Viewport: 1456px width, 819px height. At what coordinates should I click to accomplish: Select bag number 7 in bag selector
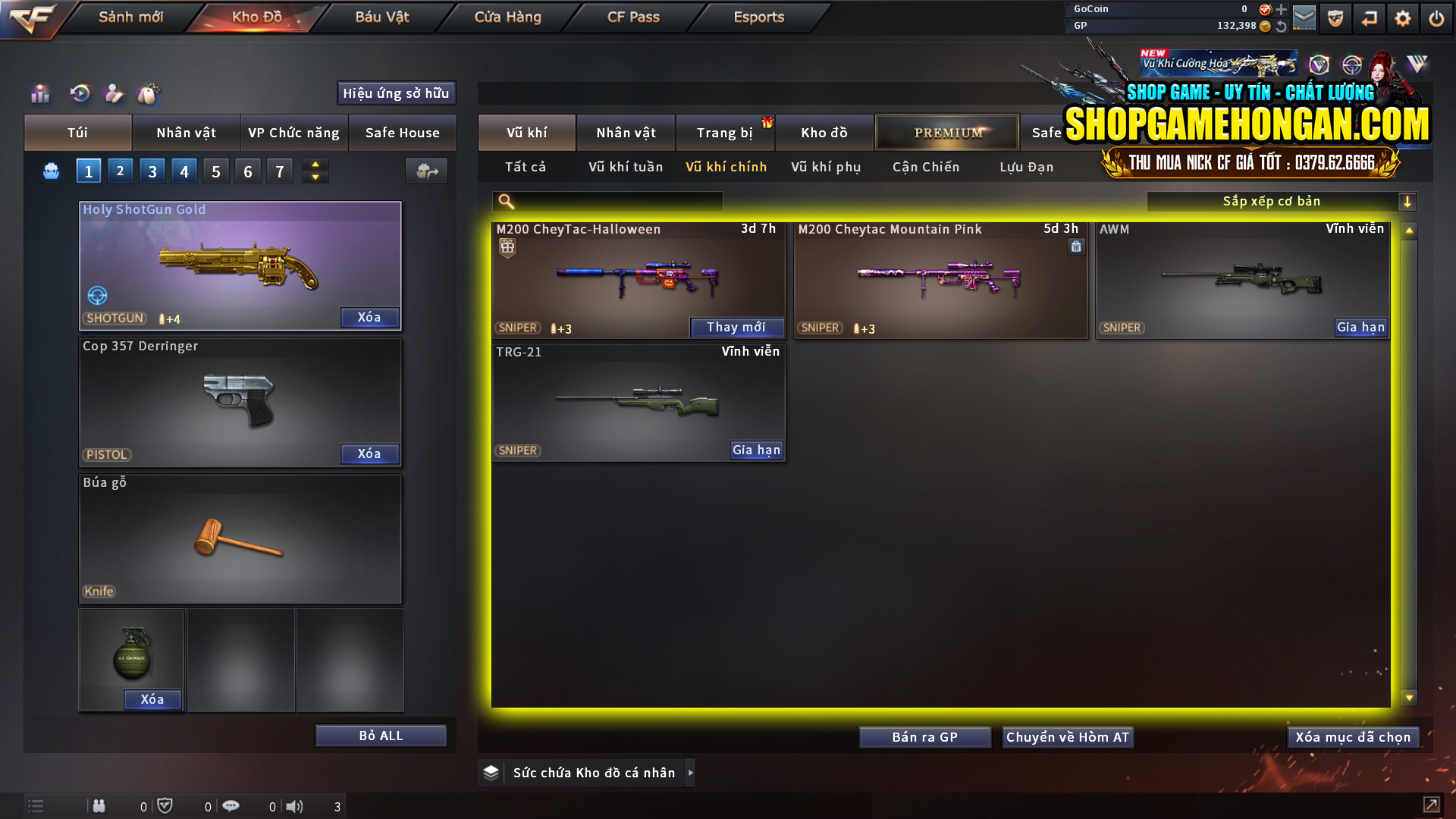279,171
